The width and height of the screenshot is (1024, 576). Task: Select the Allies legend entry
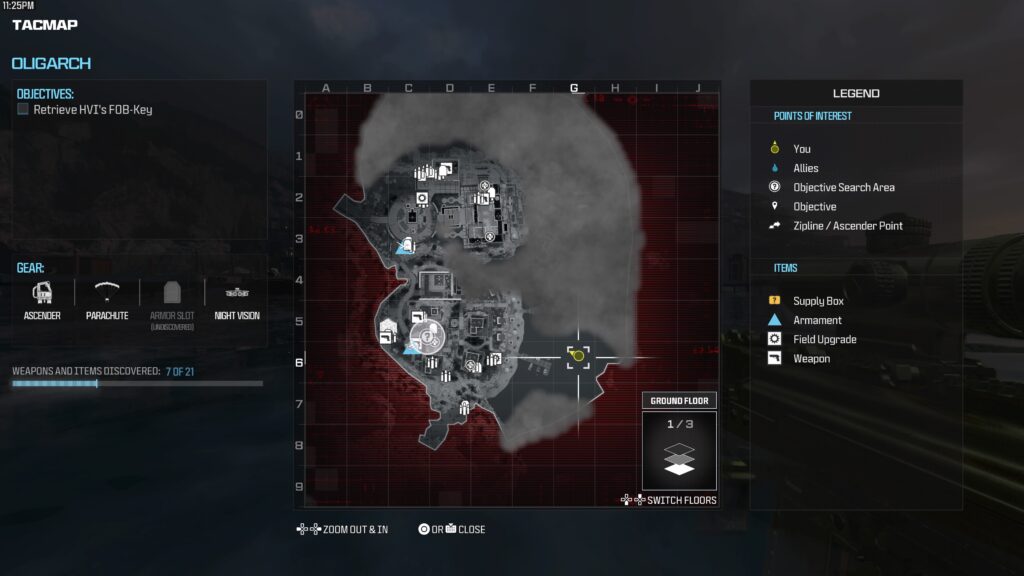[806, 168]
